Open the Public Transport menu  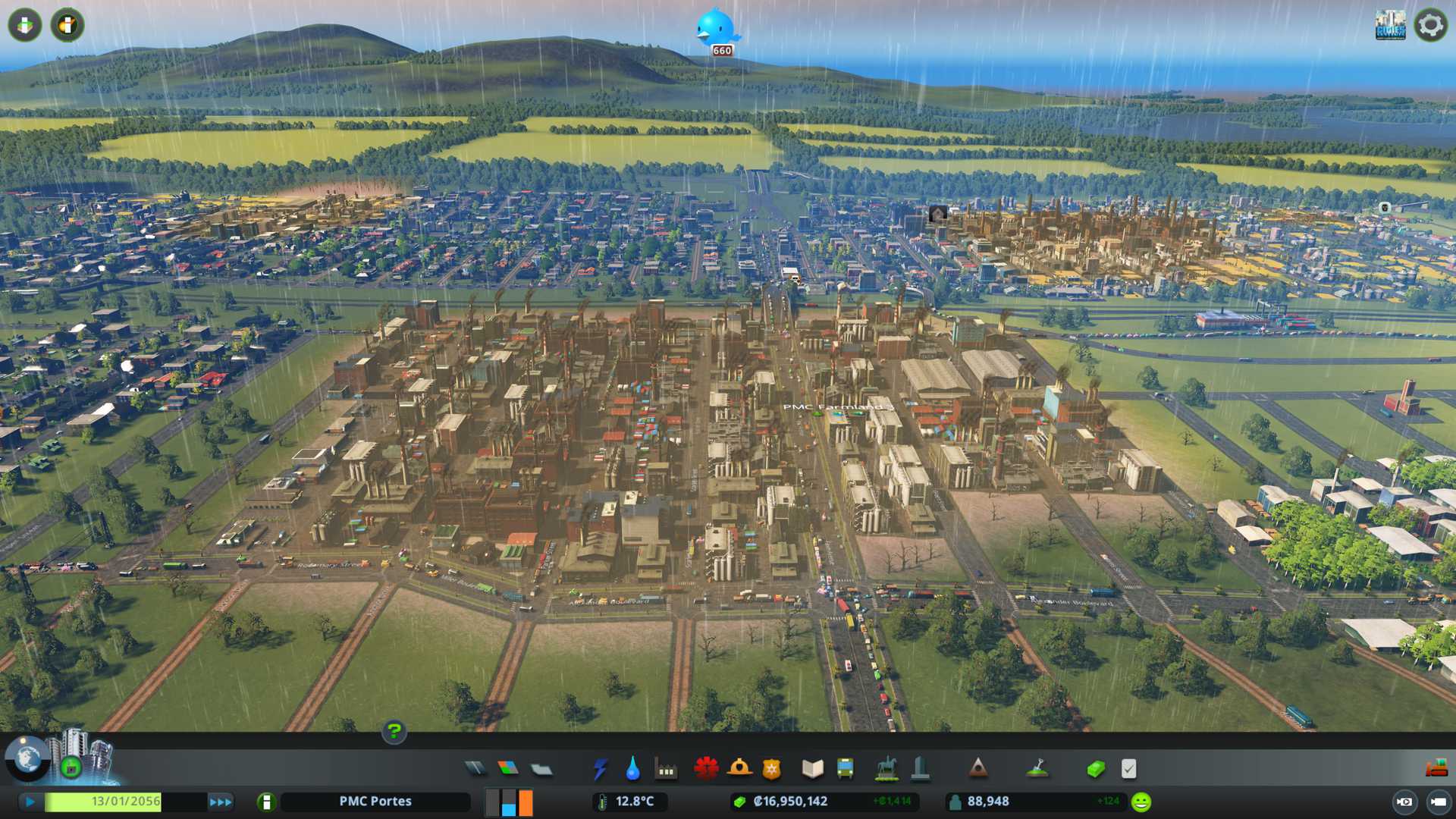click(845, 769)
